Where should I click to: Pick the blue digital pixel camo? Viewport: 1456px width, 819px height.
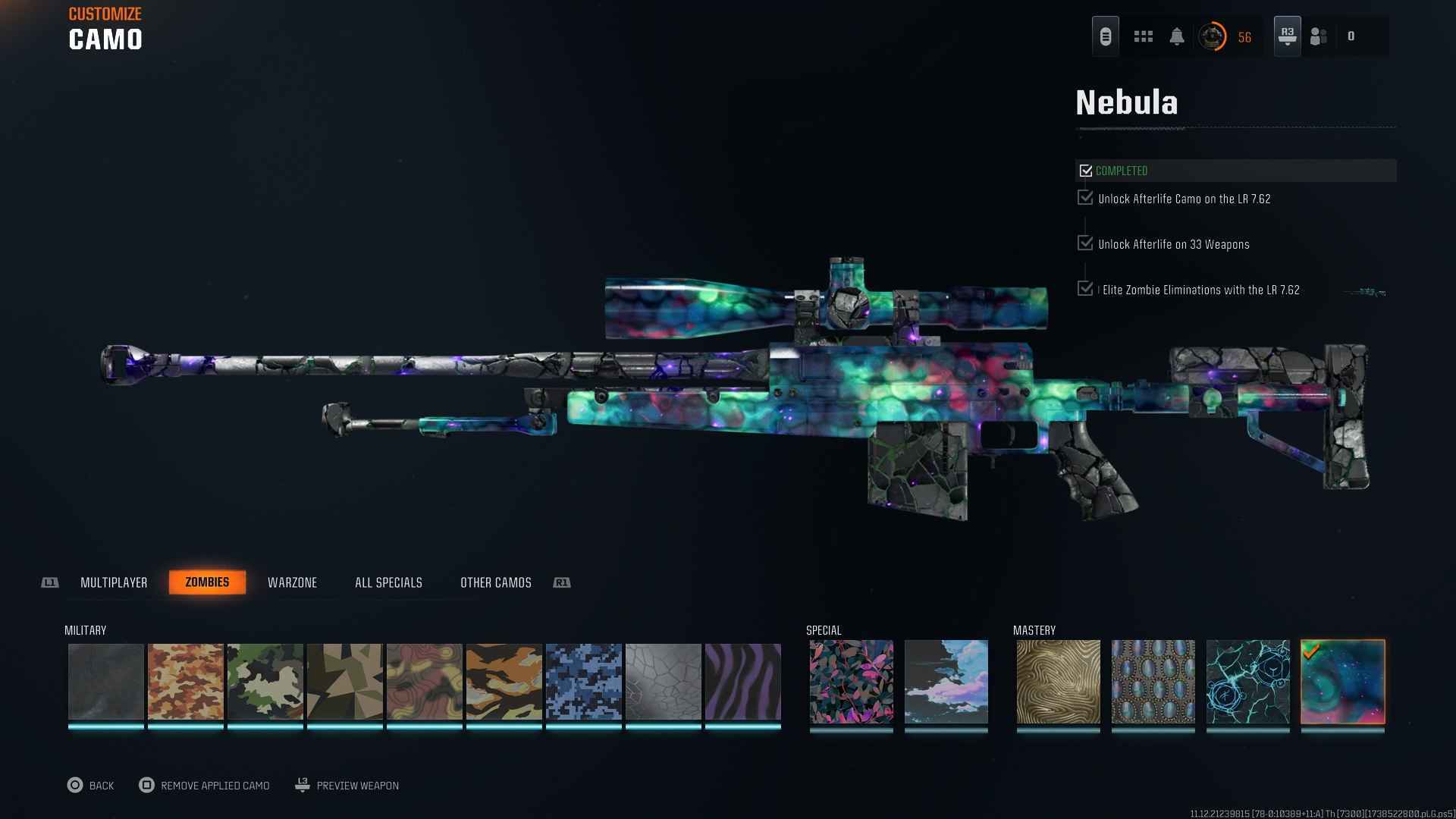584,682
